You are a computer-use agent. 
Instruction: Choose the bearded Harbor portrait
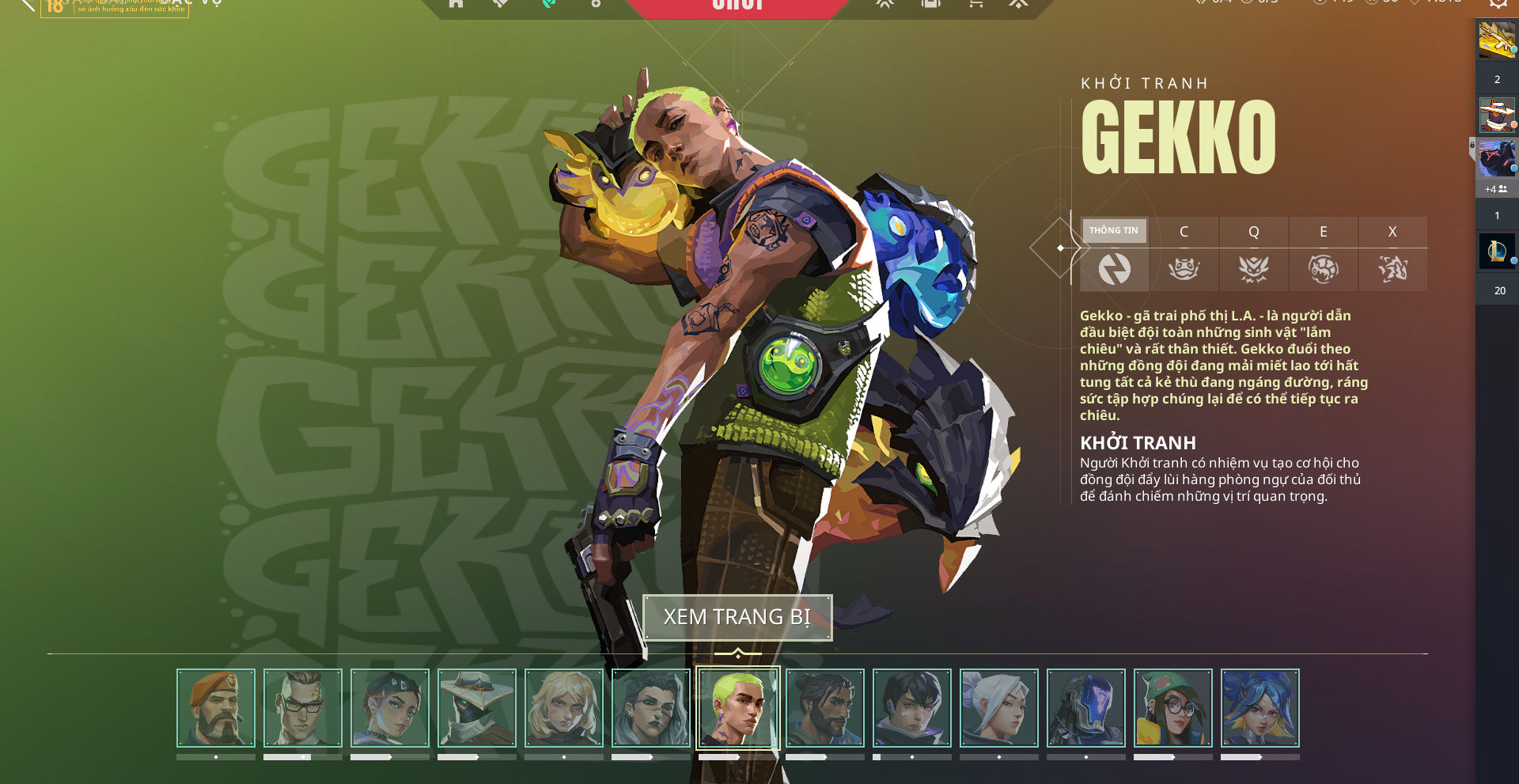point(825,708)
